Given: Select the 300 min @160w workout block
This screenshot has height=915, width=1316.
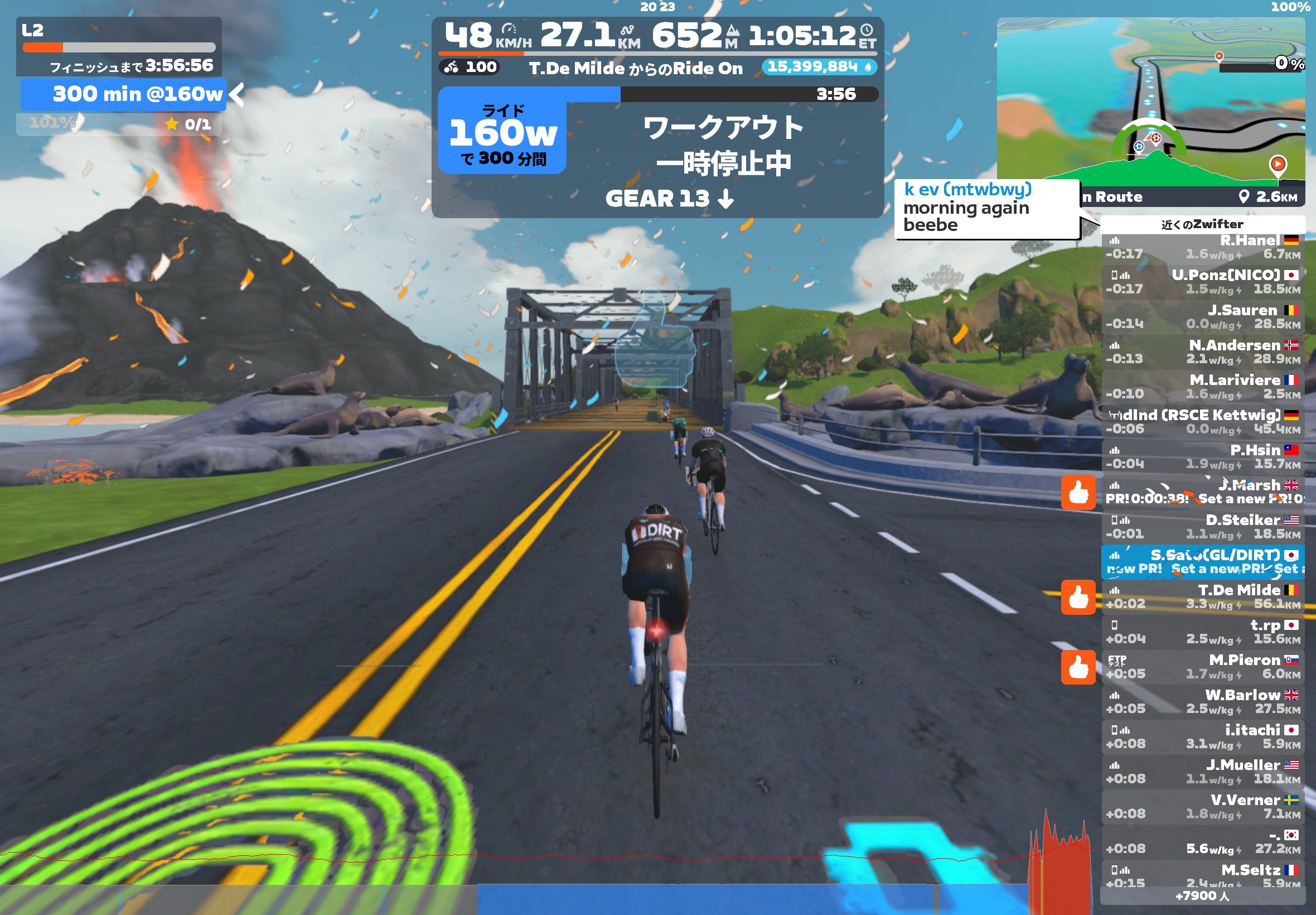Looking at the screenshot, I should point(123,95).
